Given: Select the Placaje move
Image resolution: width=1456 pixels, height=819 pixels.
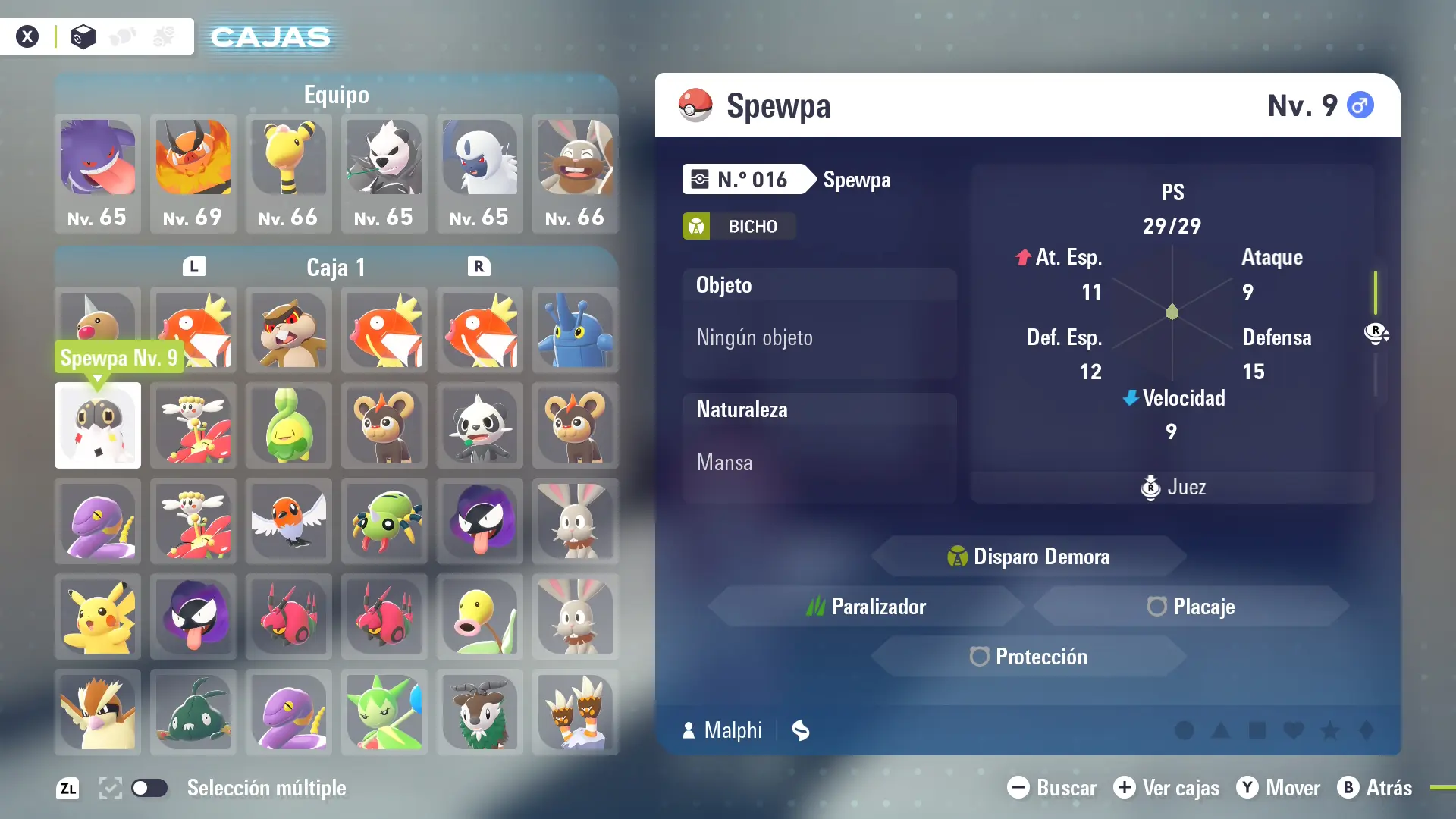Looking at the screenshot, I should pos(1191,607).
